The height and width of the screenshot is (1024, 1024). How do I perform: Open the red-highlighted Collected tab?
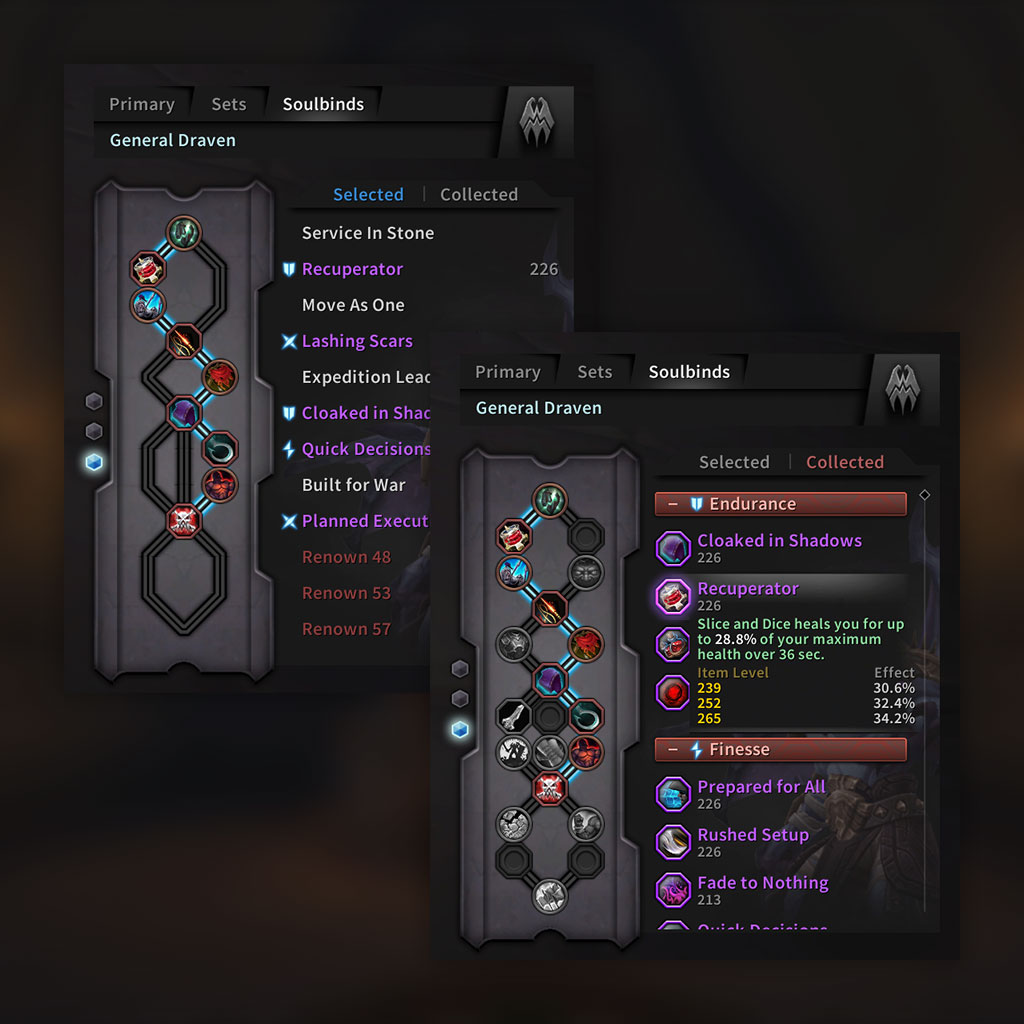844,462
